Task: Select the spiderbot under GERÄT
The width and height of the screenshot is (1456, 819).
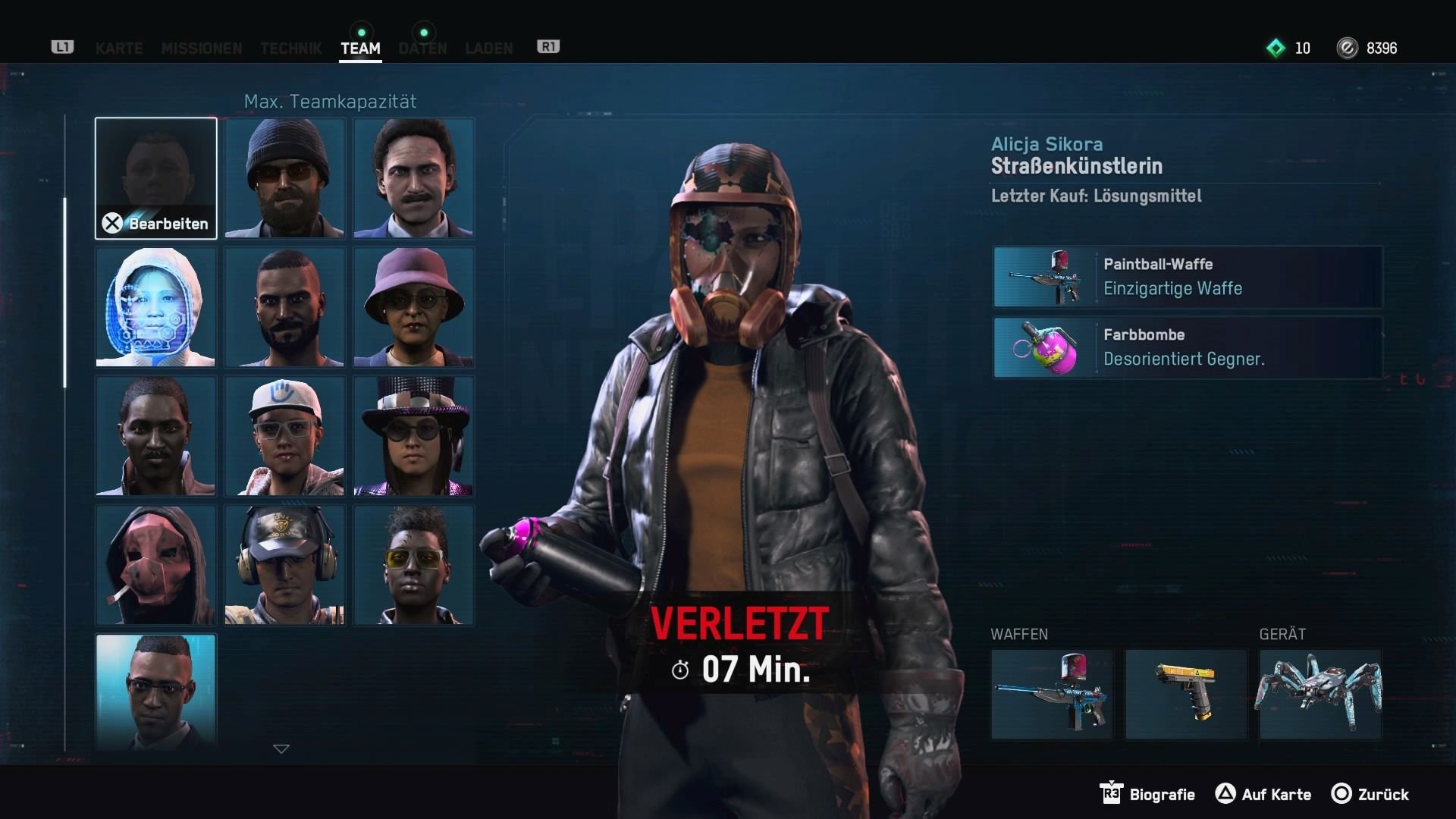Action: (x=1319, y=694)
